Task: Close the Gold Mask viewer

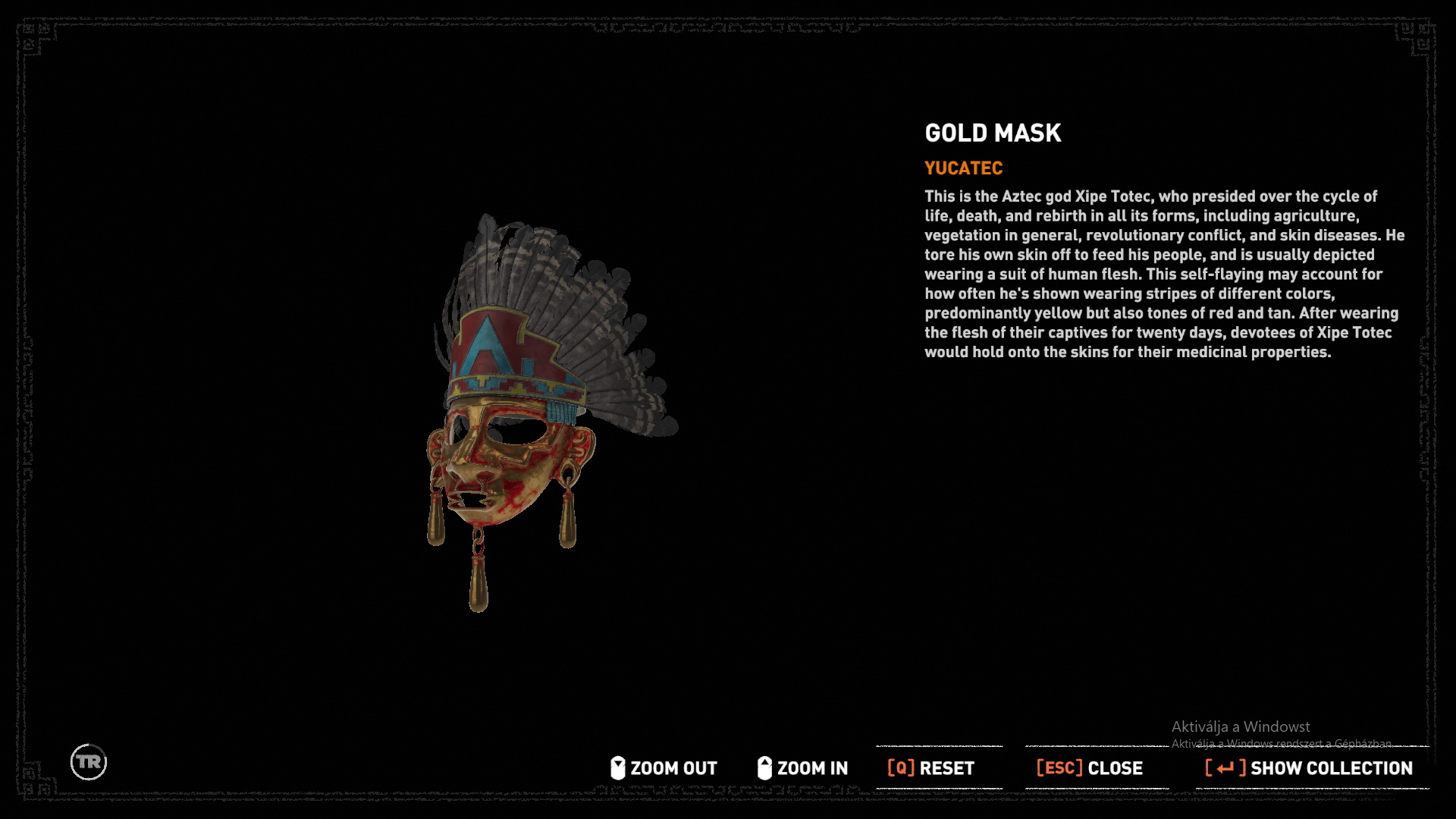Action: pyautogui.click(x=1090, y=768)
